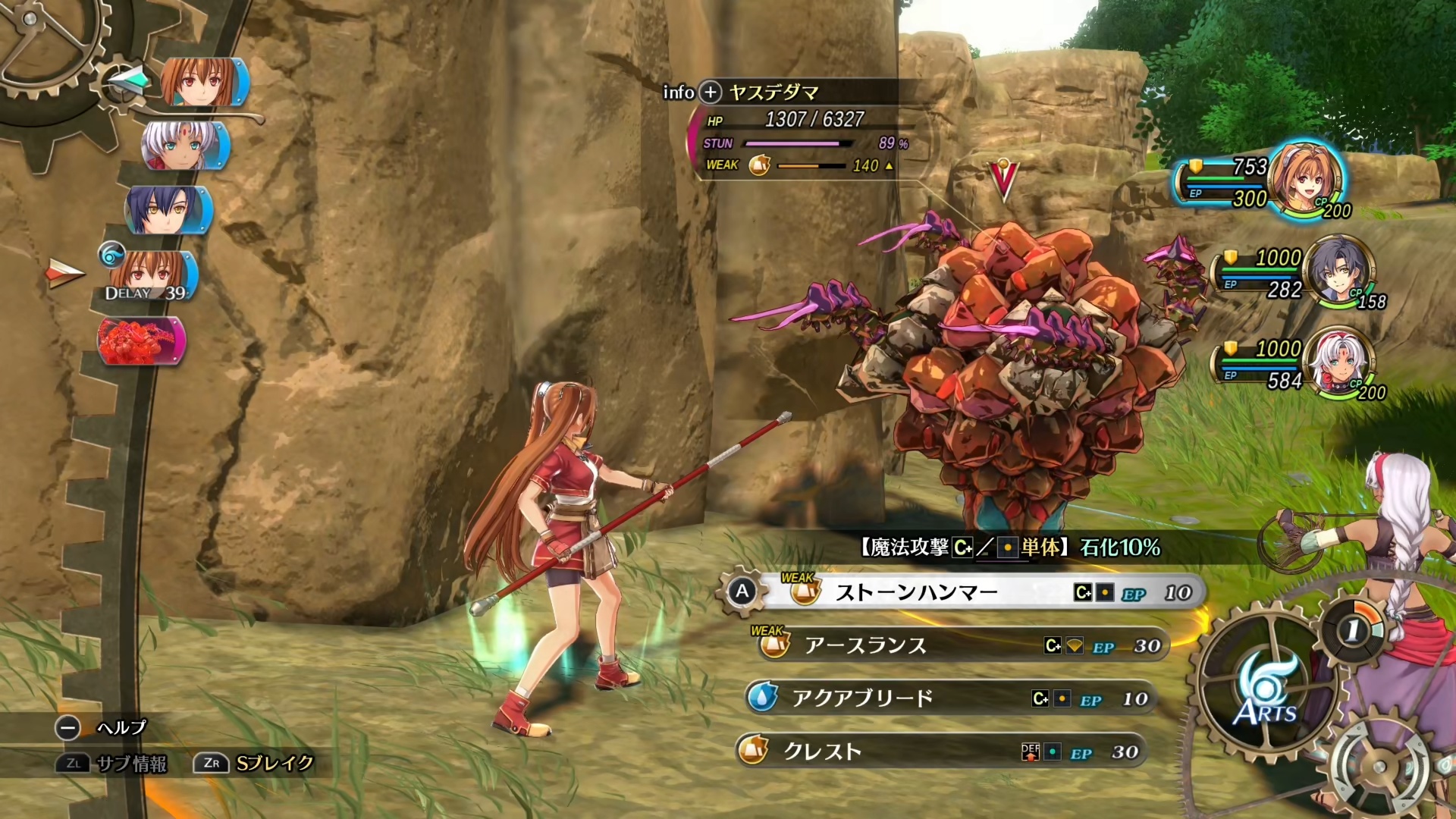Open enemy info for ヤスデダマ
The width and height of the screenshot is (1456, 819).
point(710,93)
